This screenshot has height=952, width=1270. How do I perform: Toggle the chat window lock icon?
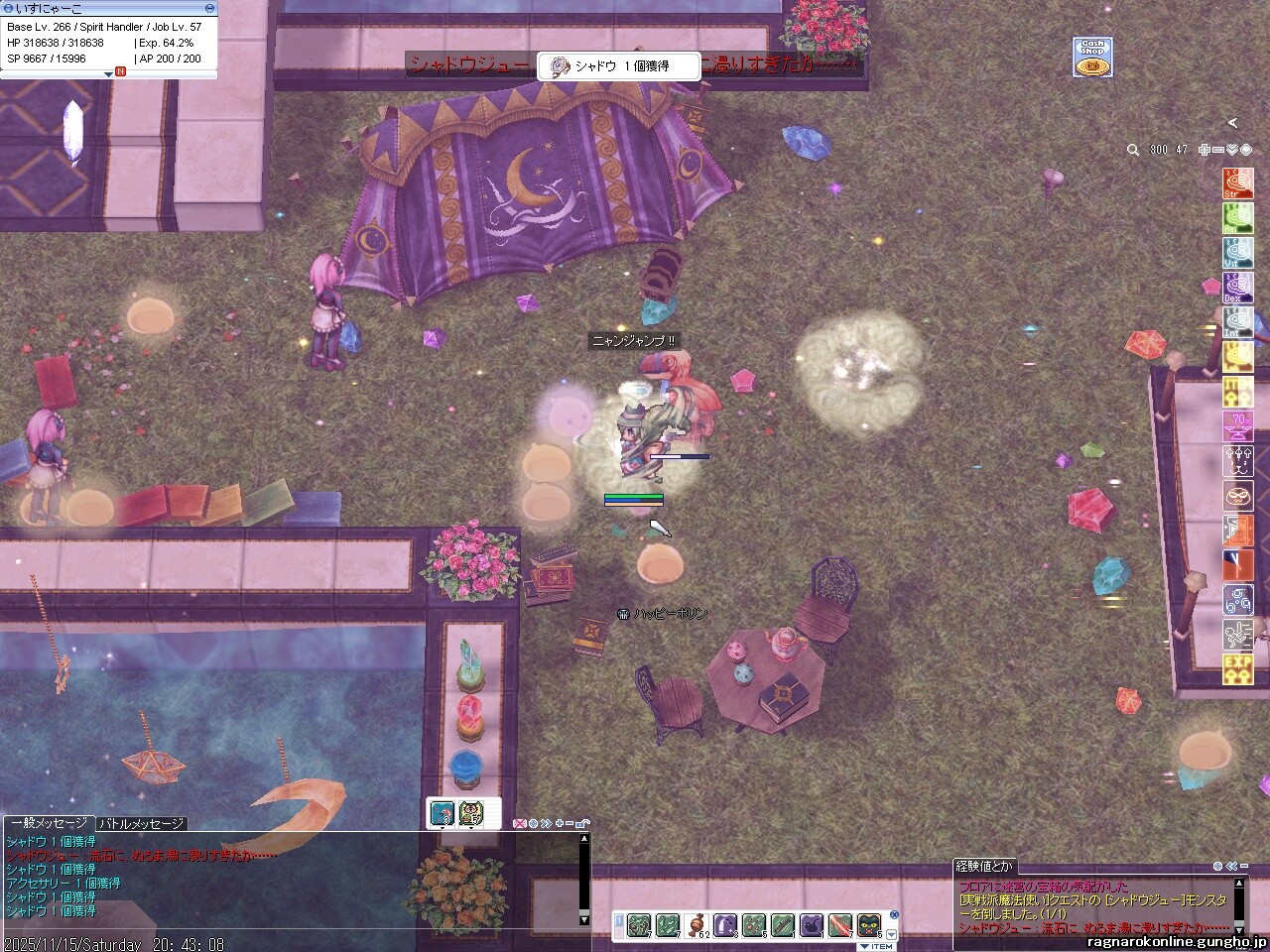[582, 823]
